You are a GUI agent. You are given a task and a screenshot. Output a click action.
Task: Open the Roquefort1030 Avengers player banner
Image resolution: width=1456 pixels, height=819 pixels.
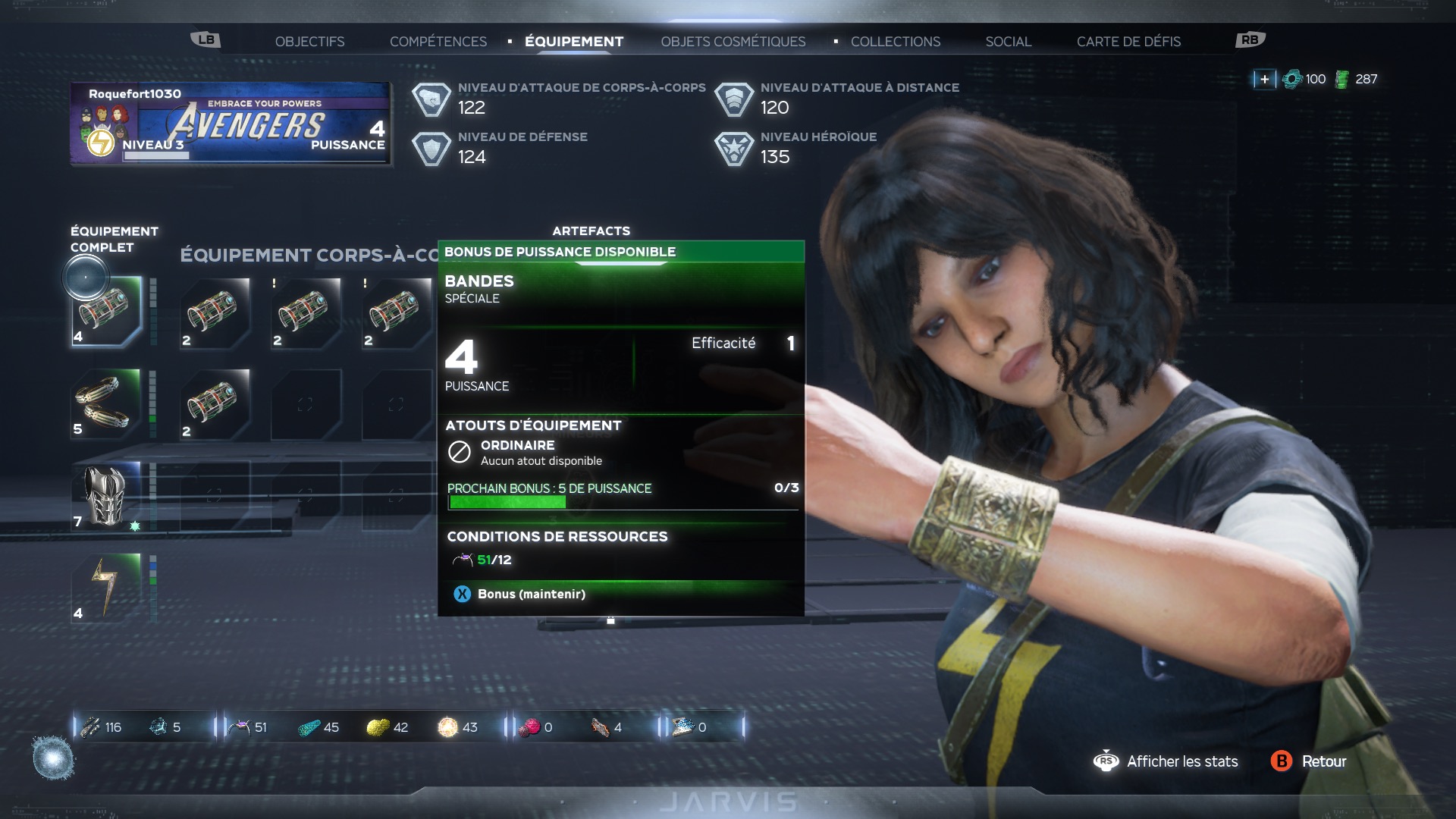coord(231,124)
